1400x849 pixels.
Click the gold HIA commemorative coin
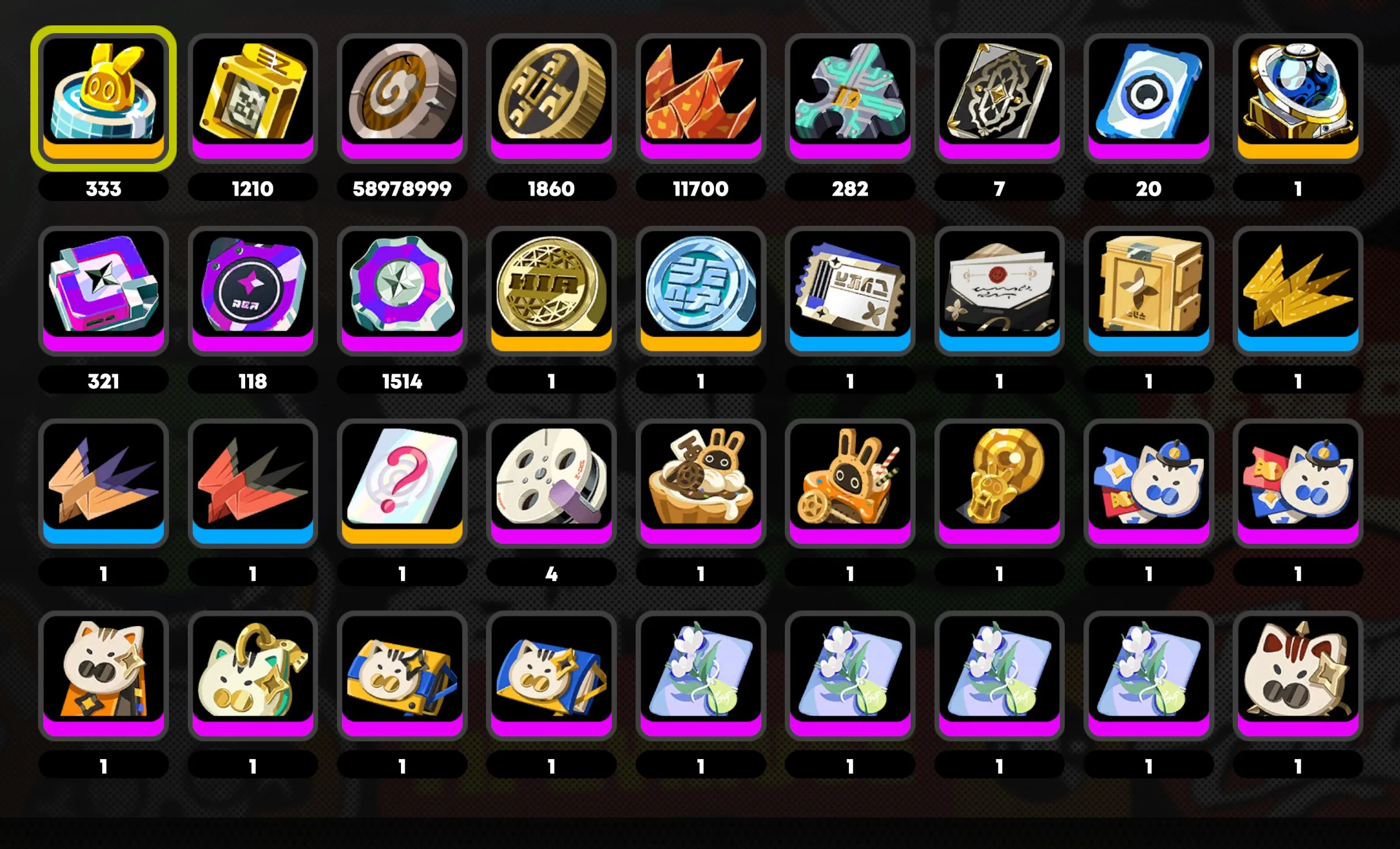click(552, 290)
